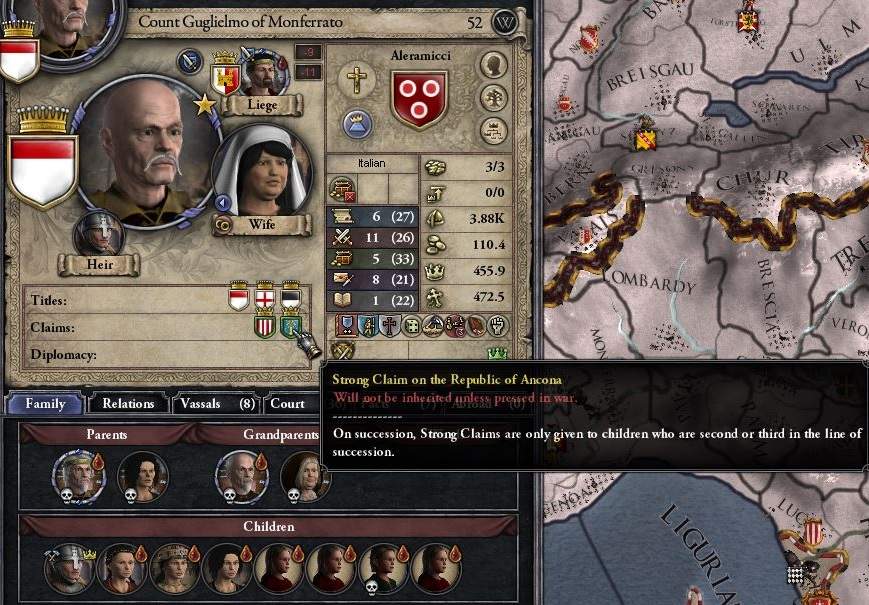The image size is (869, 605).
Task: Switch to the Court tab
Action: pyautogui.click(x=287, y=404)
